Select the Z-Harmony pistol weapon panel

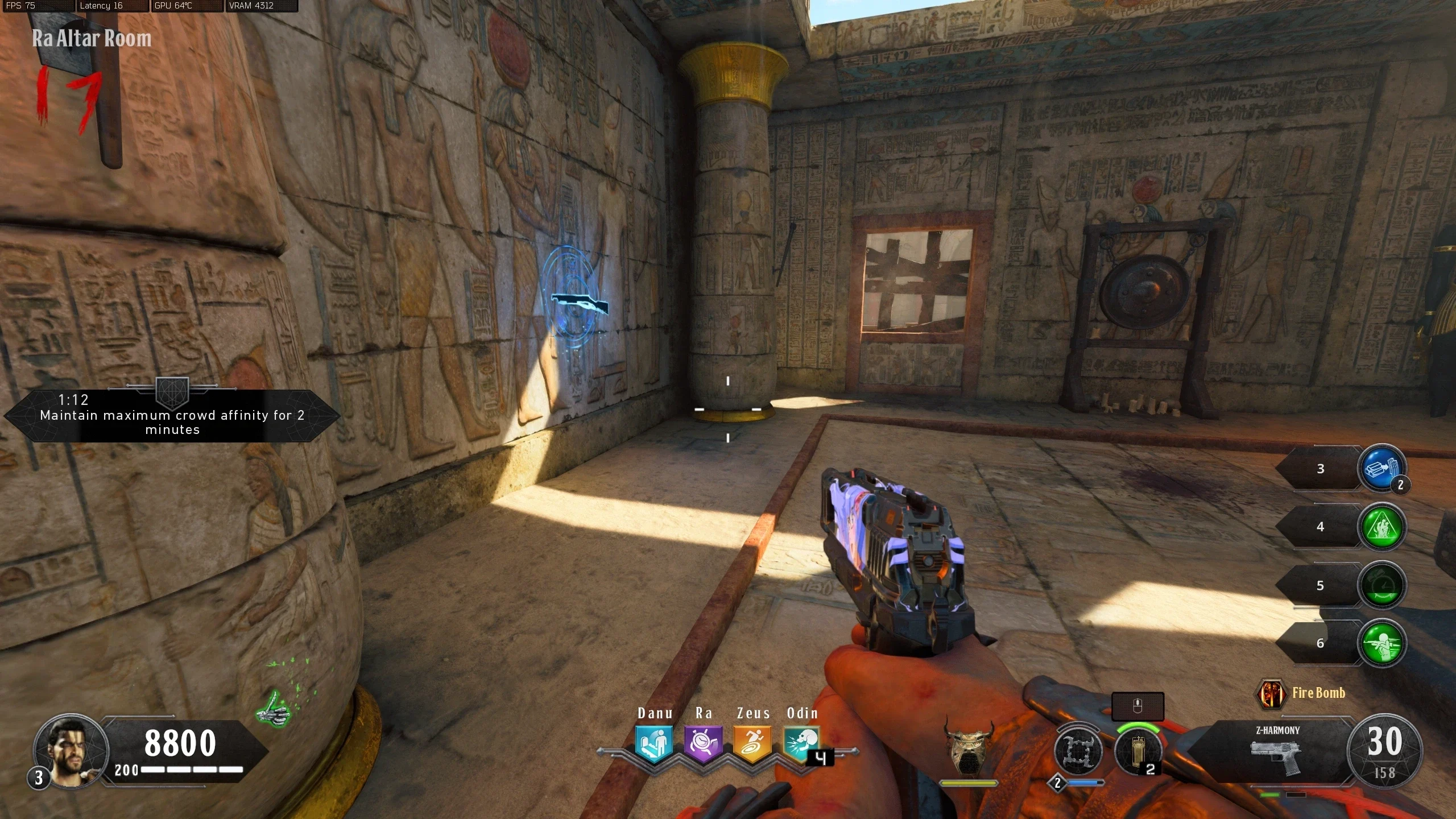(x=1276, y=751)
